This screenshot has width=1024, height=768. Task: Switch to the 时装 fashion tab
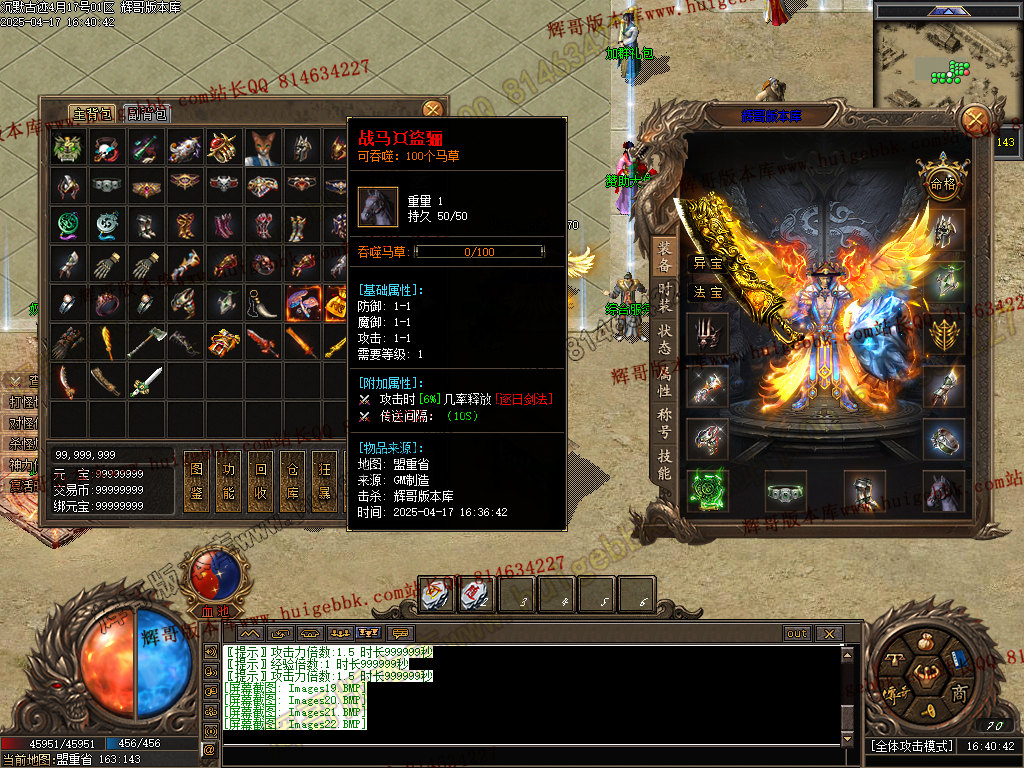pyautogui.click(x=665, y=299)
